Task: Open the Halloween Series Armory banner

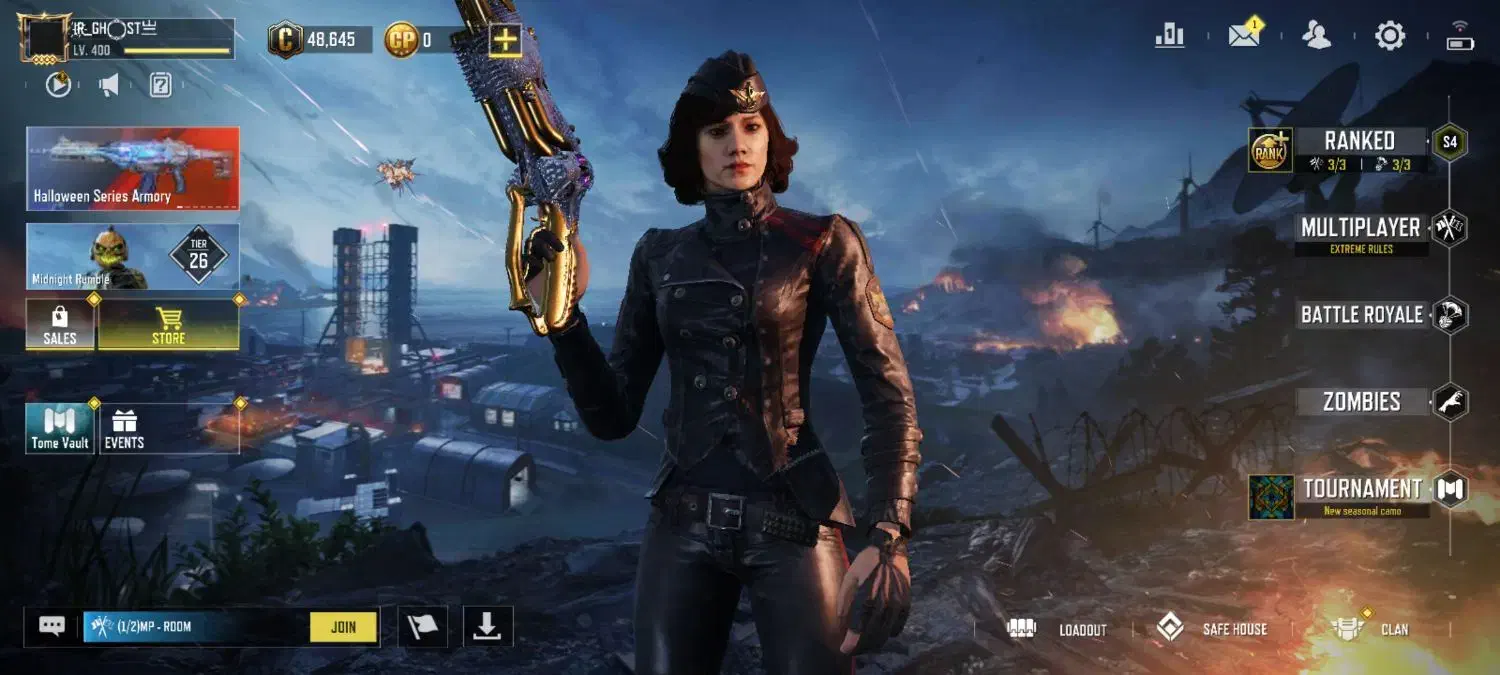Action: (132, 168)
